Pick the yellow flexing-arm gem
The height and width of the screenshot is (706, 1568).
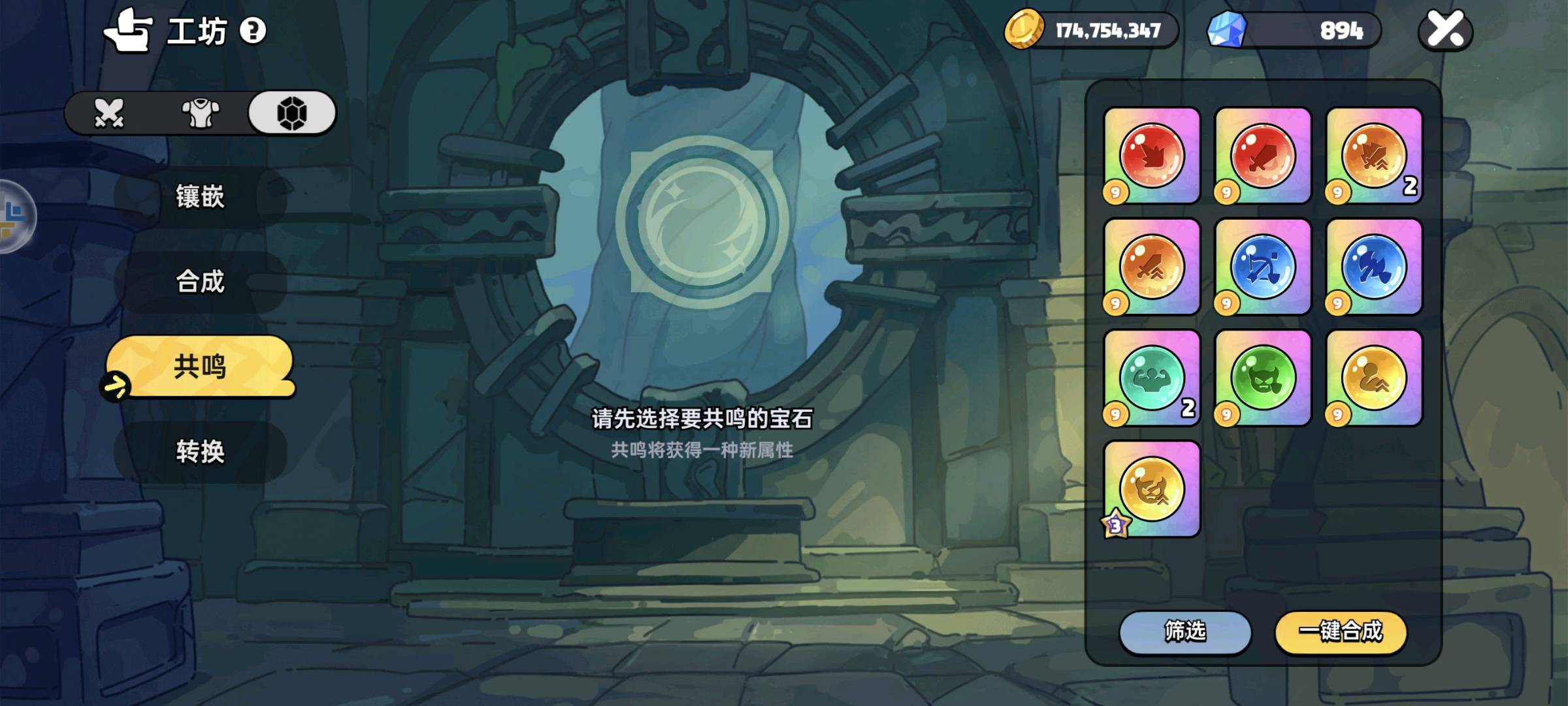(1373, 378)
